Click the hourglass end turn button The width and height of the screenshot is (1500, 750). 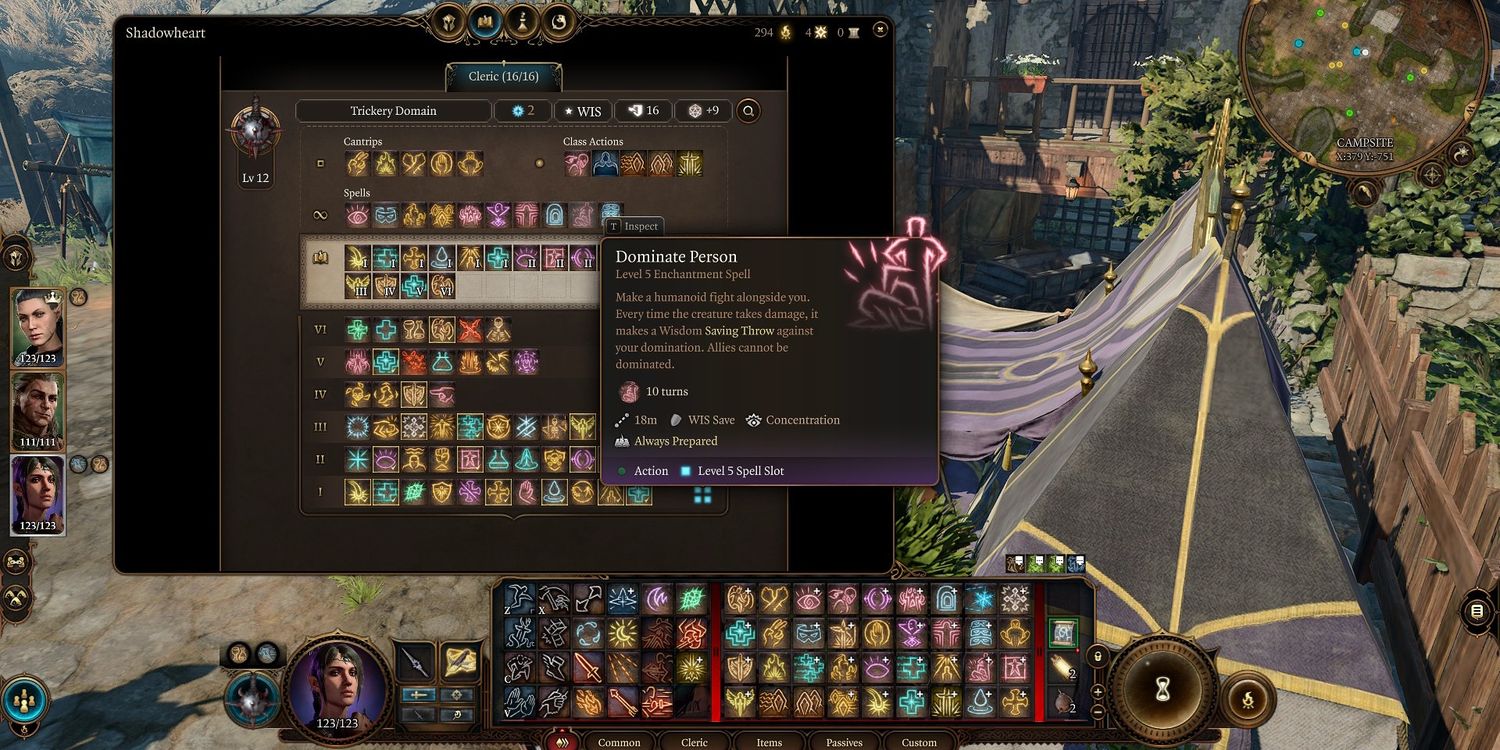(1161, 688)
